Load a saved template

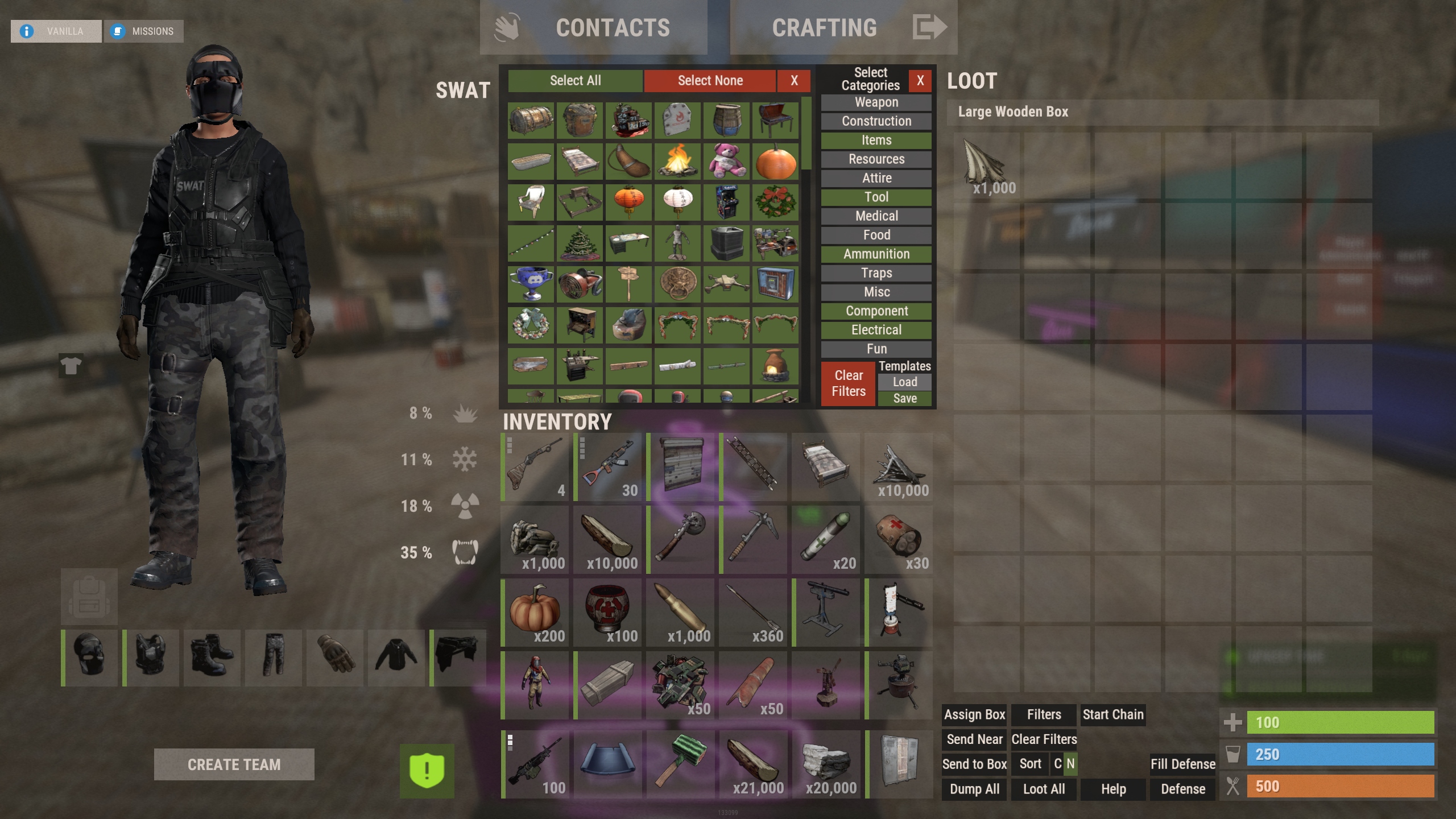(904, 382)
